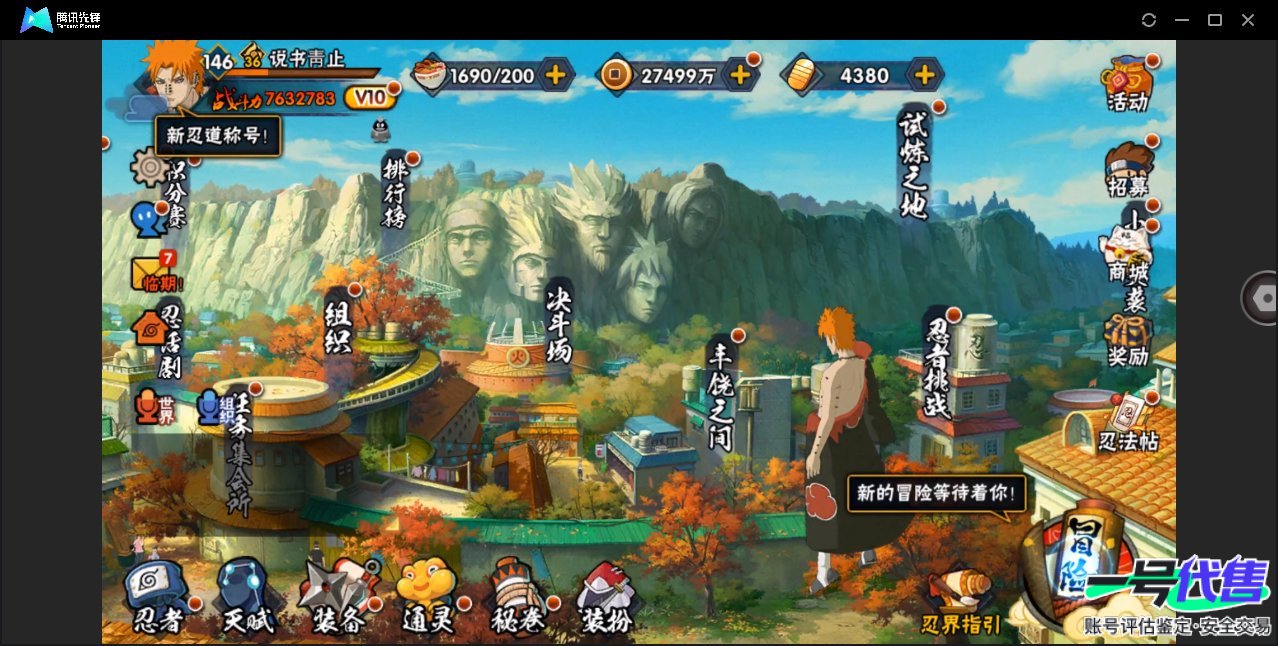
Task: Open the 秘卷 secret scroll menu
Action: [x=518, y=596]
